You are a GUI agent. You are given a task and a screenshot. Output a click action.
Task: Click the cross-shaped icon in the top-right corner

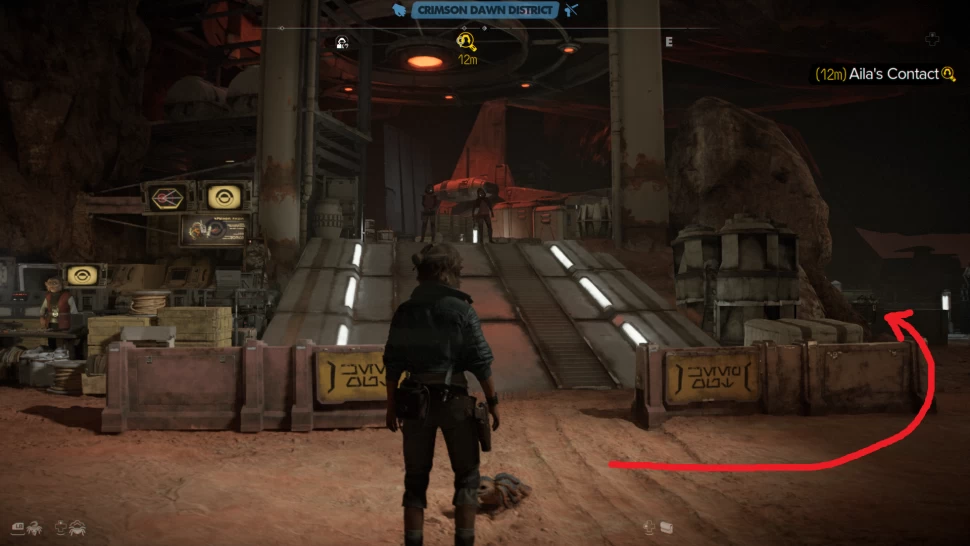click(933, 40)
